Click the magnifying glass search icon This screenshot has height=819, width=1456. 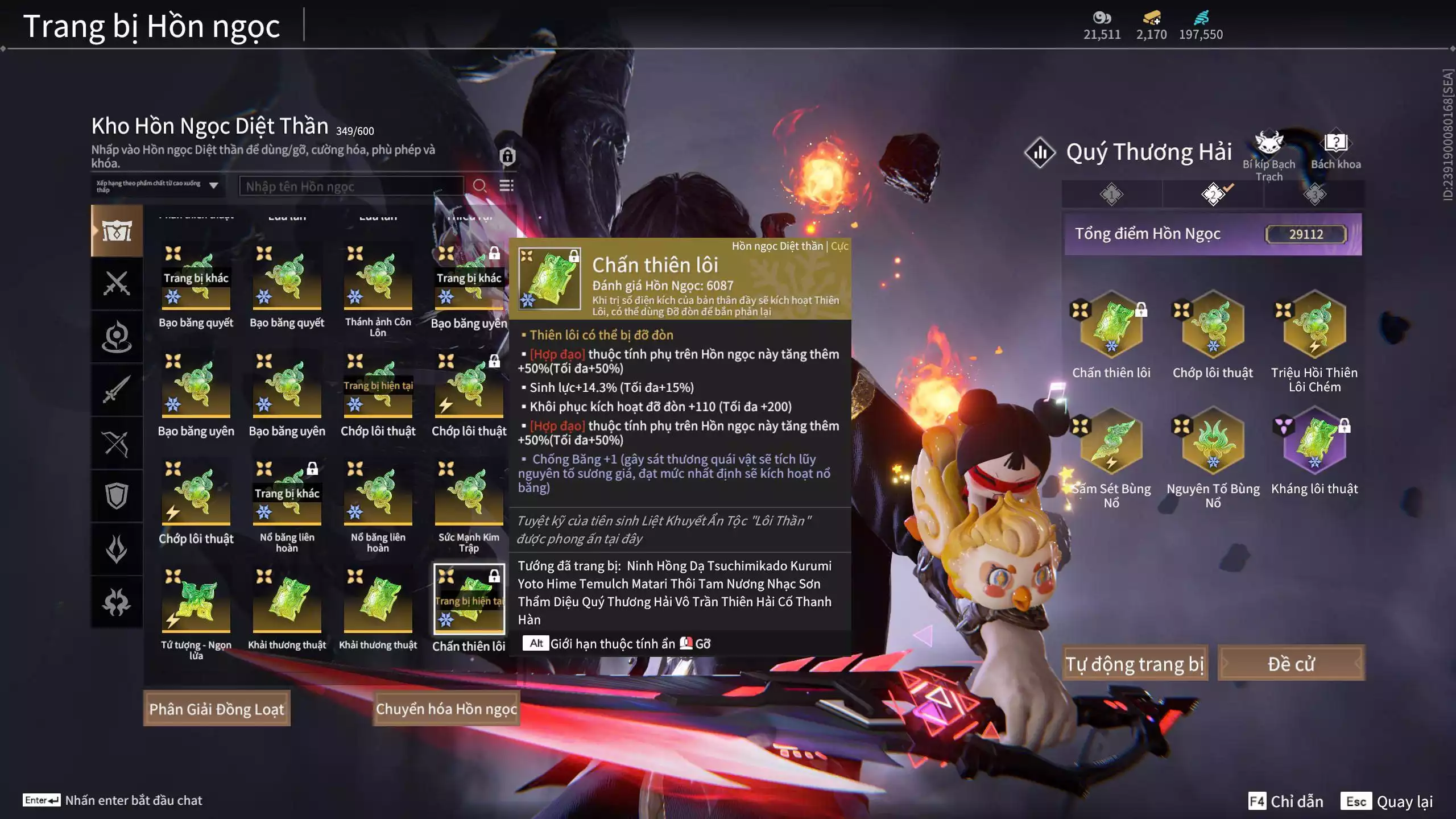(x=479, y=186)
